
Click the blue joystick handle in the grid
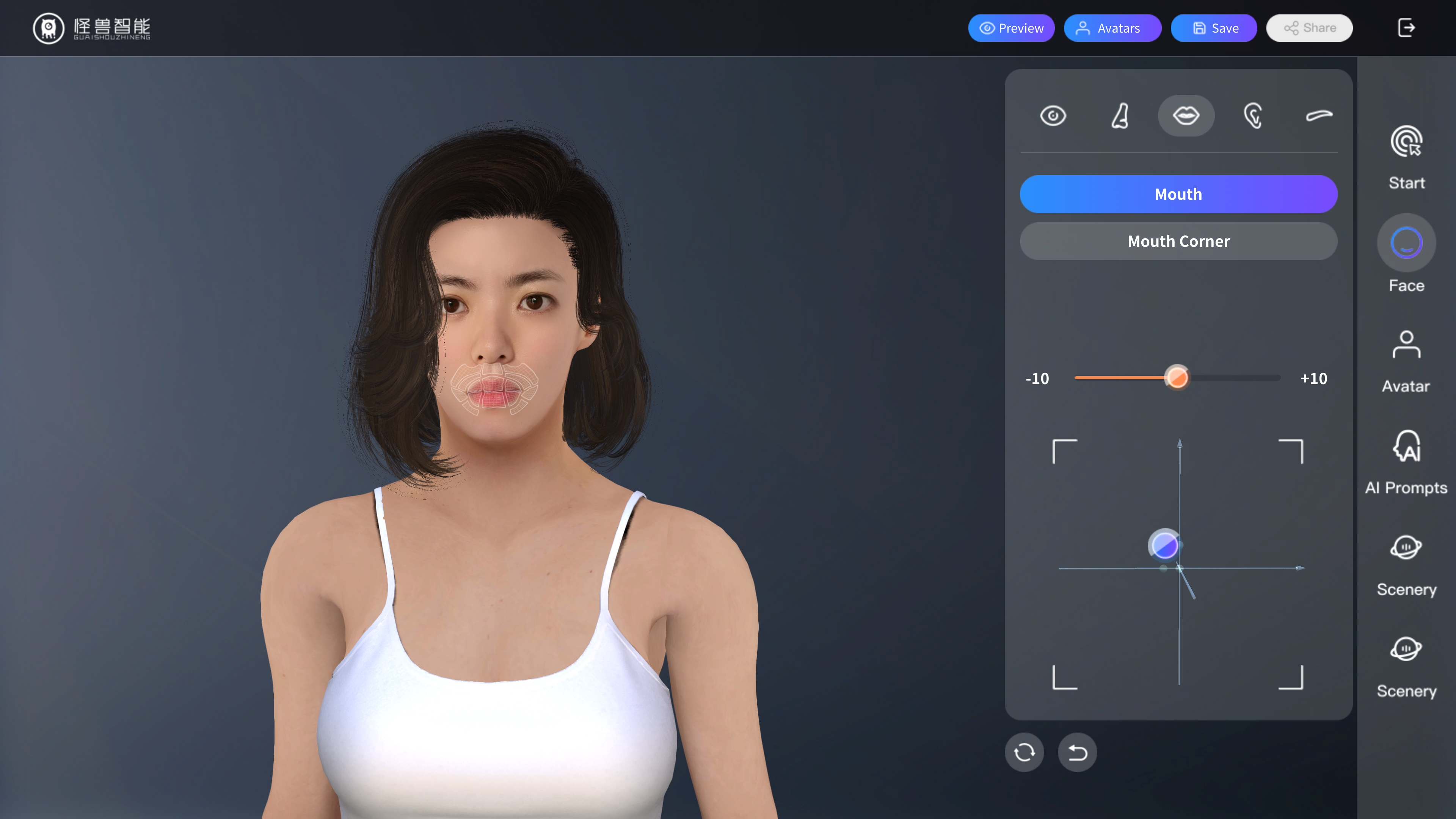point(1164,546)
